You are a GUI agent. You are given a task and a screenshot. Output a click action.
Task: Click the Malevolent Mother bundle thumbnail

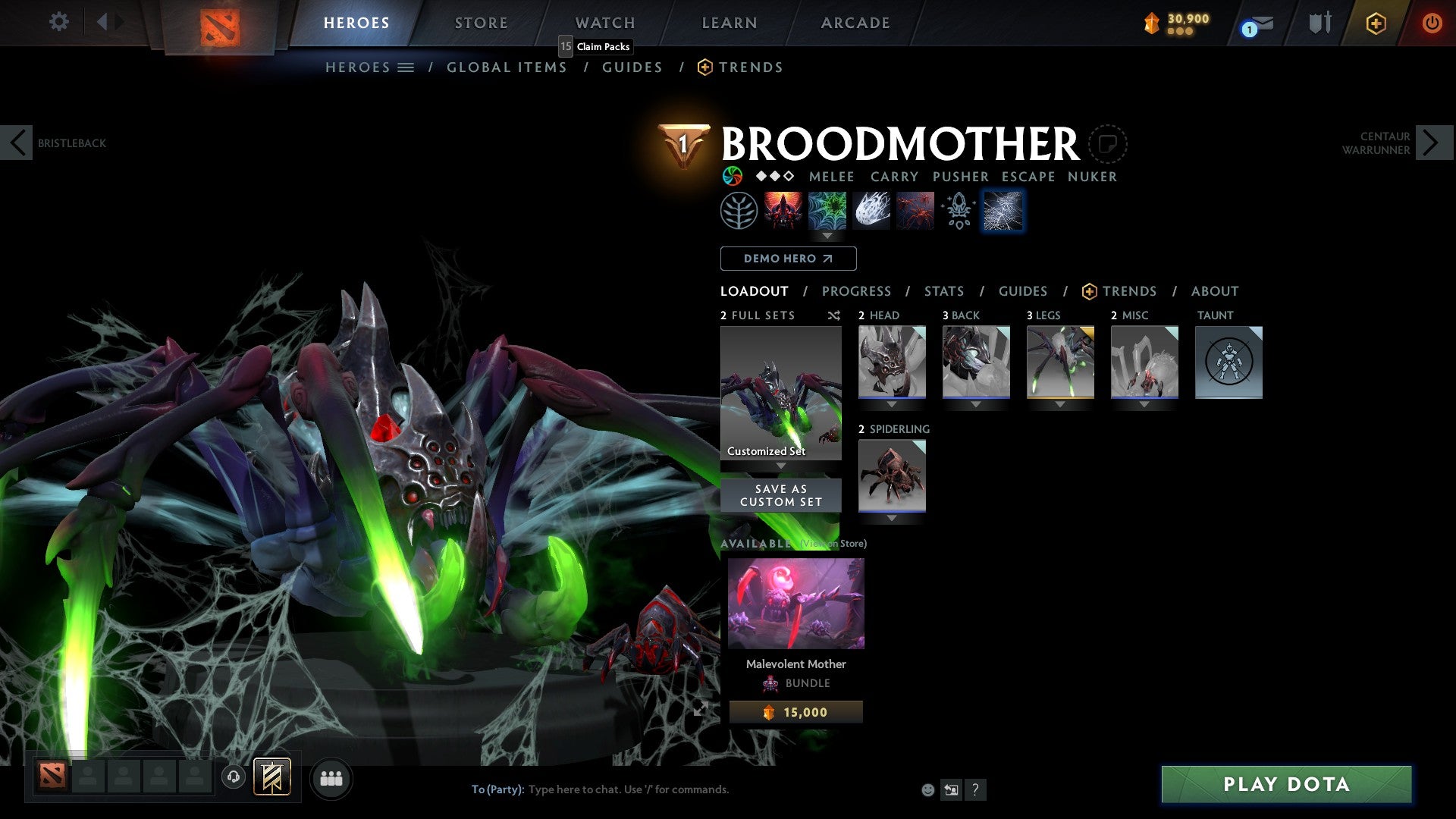pos(796,602)
